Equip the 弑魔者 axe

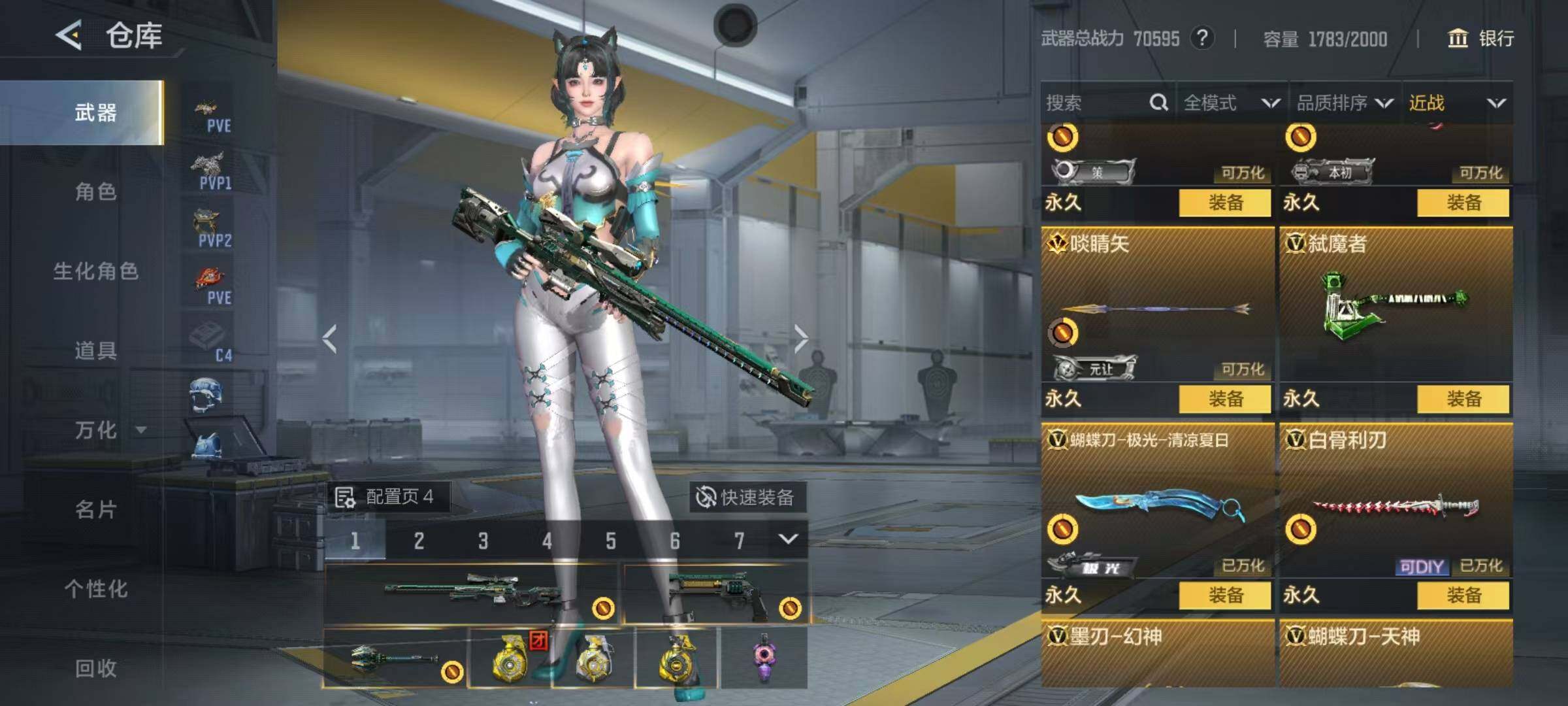click(x=1463, y=399)
